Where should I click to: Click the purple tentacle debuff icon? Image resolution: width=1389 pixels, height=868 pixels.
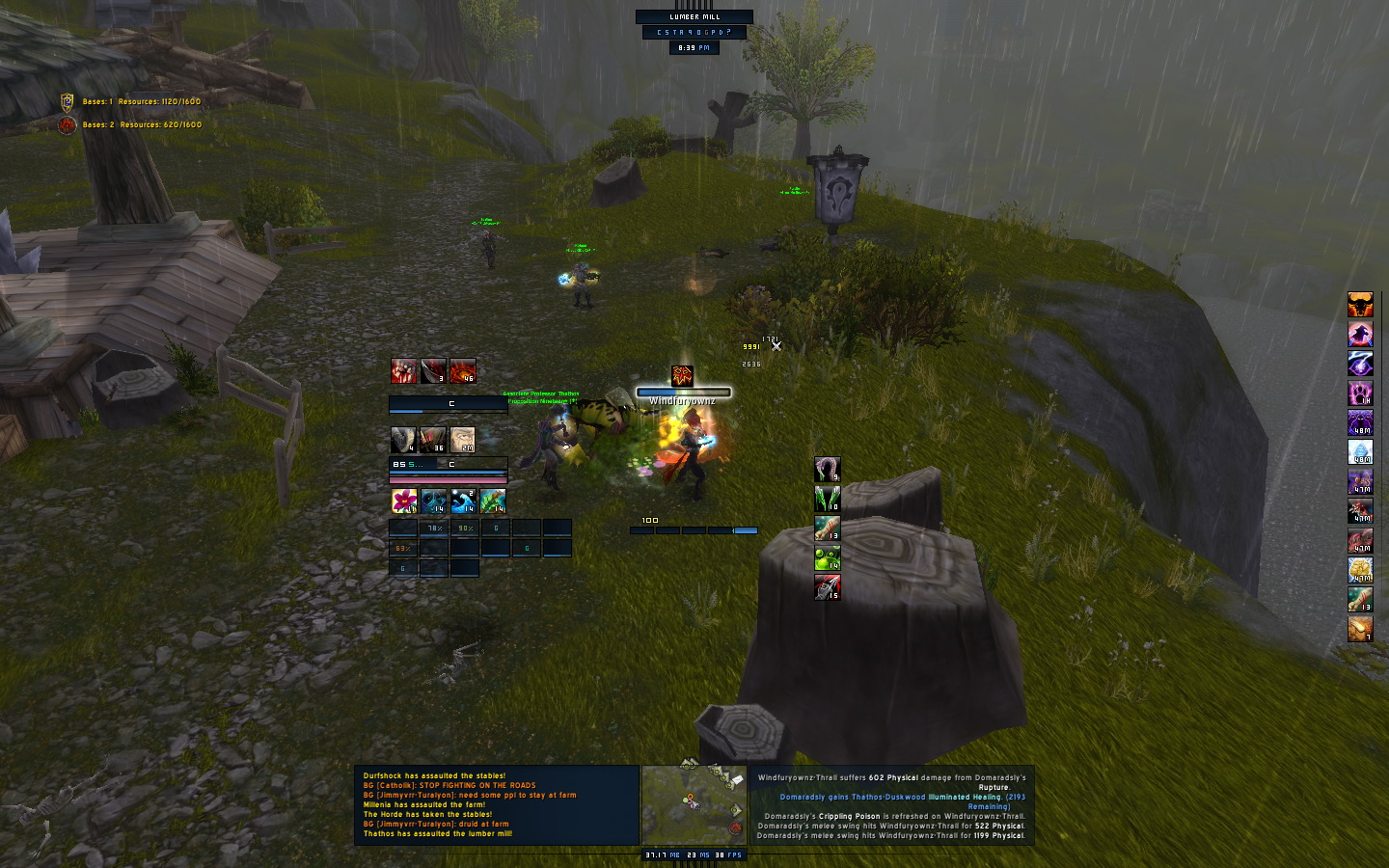click(x=828, y=470)
